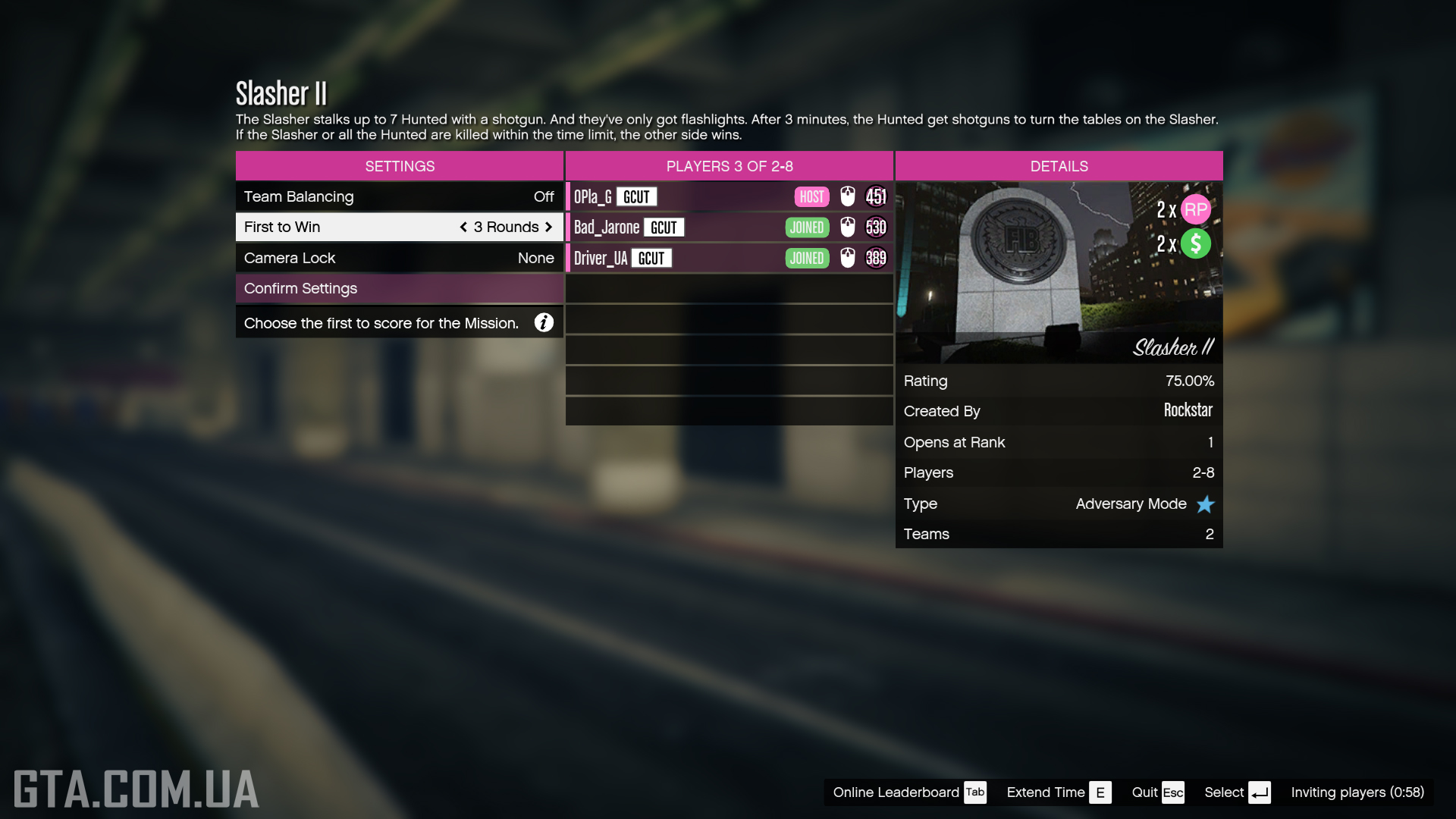Click the left arrow beside 3 Rounds

coord(463,227)
